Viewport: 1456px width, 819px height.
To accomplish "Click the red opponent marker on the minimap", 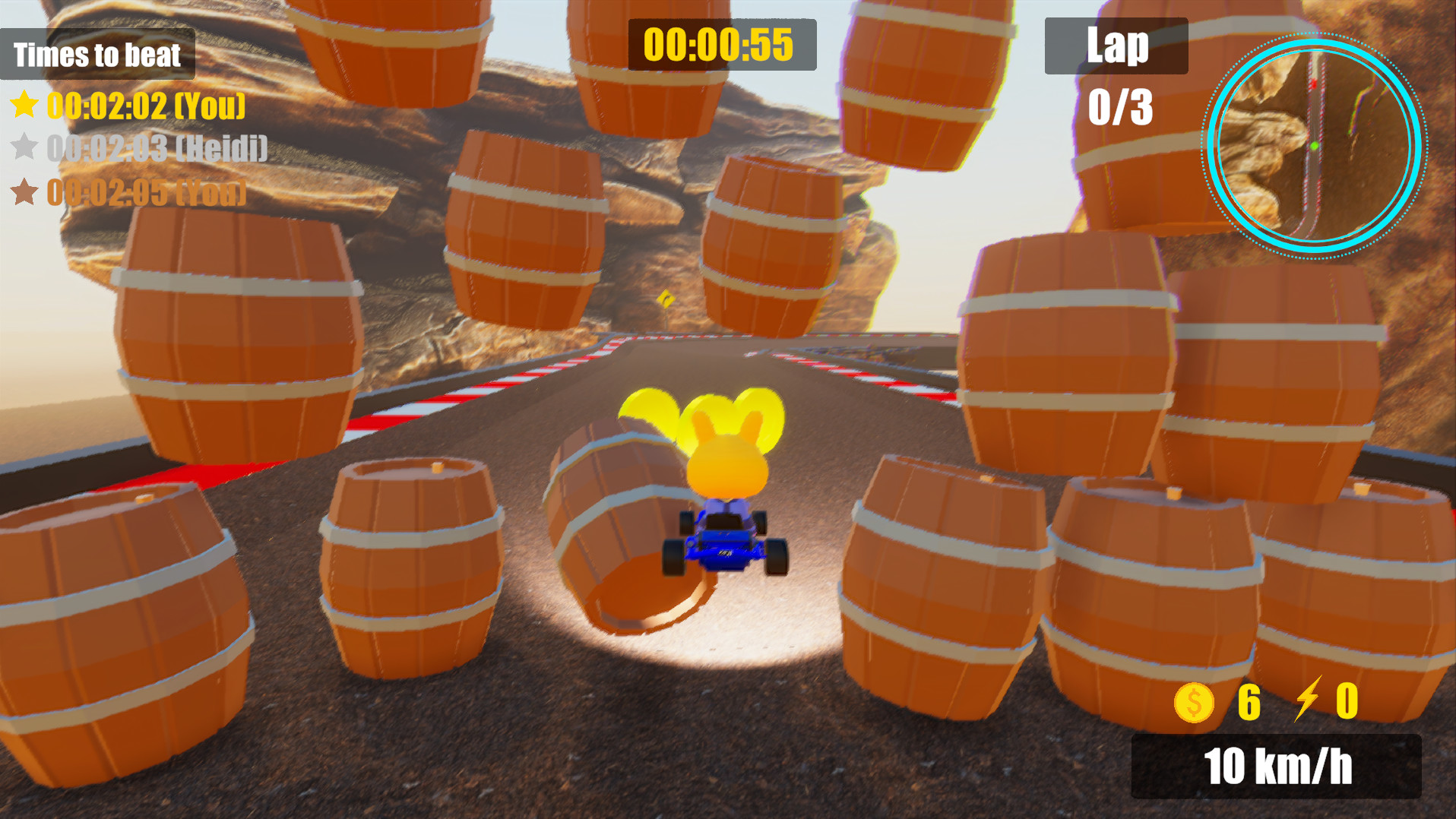I will click(x=1315, y=84).
